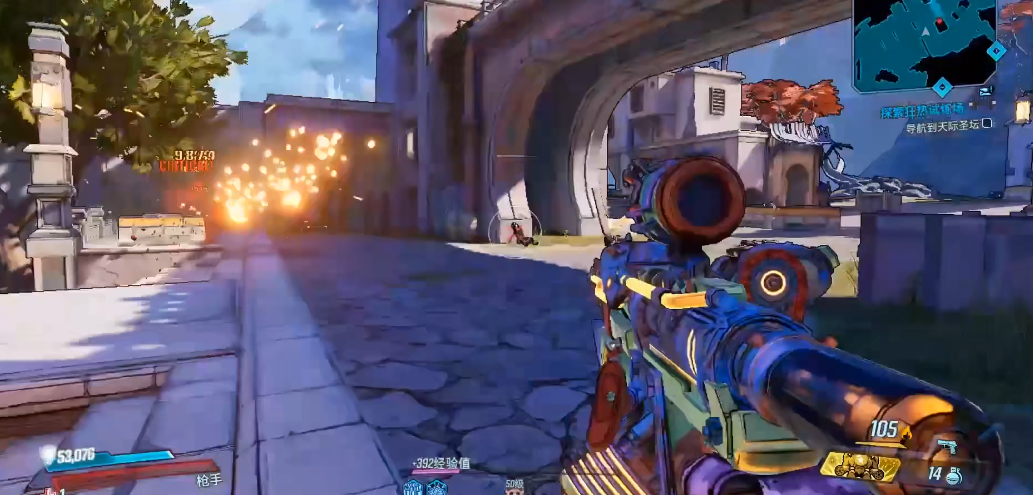Viewport: 1033px width, 495px height.
Task: Click the shield icon beside 53,076
Action: point(47,455)
